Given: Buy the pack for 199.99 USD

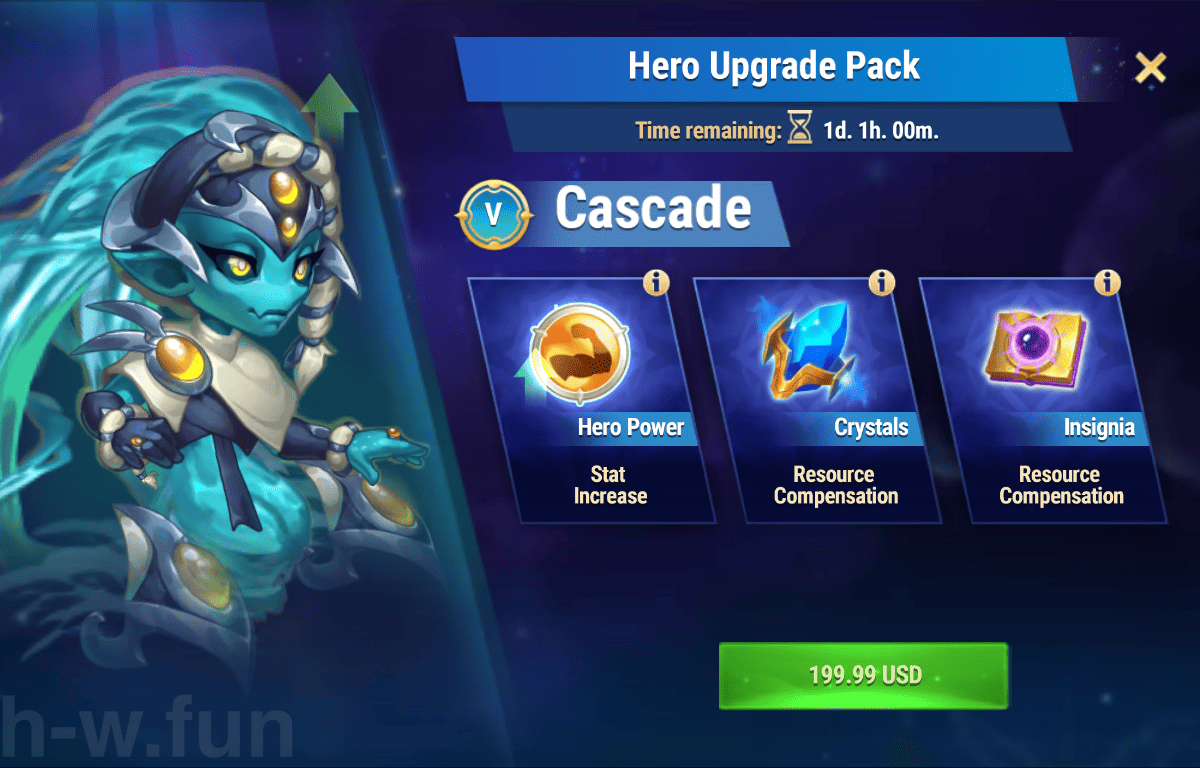Looking at the screenshot, I should coord(863,676).
